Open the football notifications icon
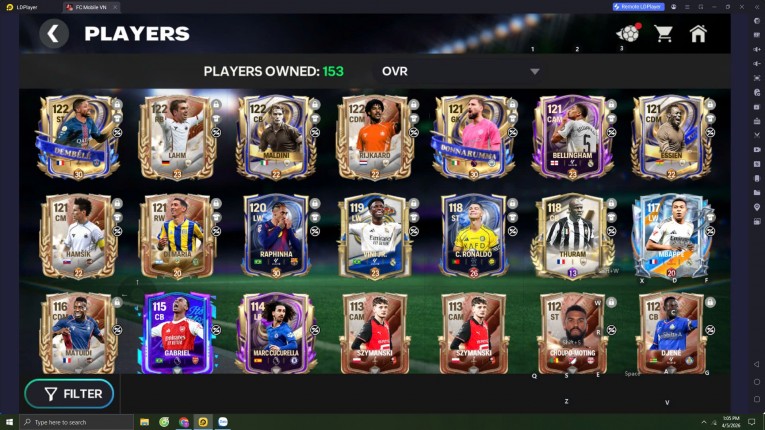The width and height of the screenshot is (765, 430). pos(627,34)
